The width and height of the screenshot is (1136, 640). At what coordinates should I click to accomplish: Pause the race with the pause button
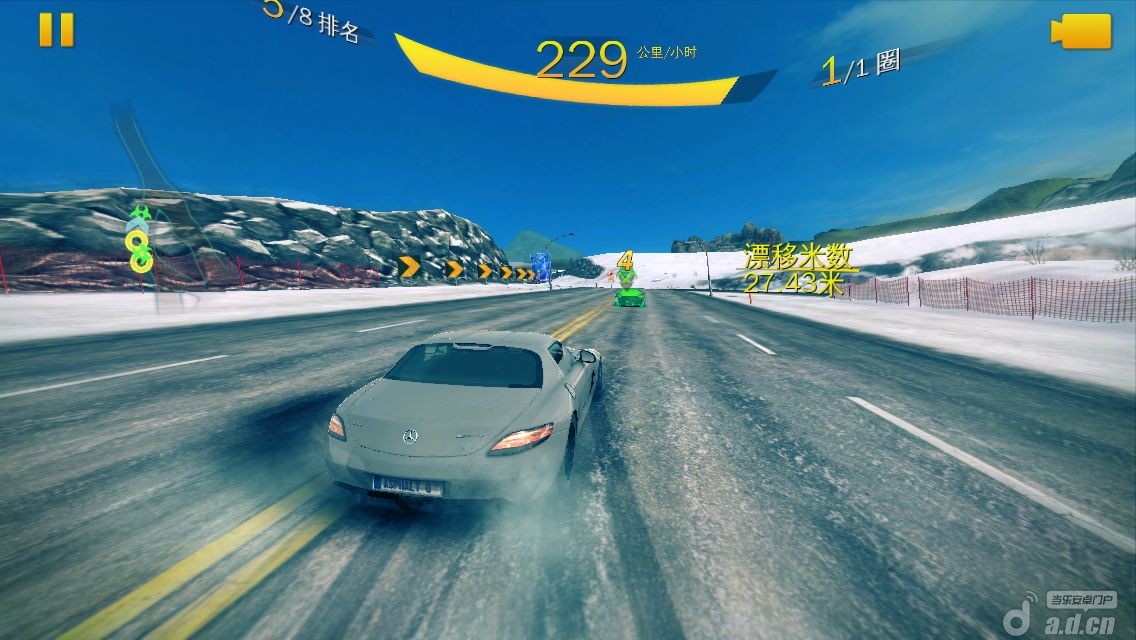pos(56,30)
